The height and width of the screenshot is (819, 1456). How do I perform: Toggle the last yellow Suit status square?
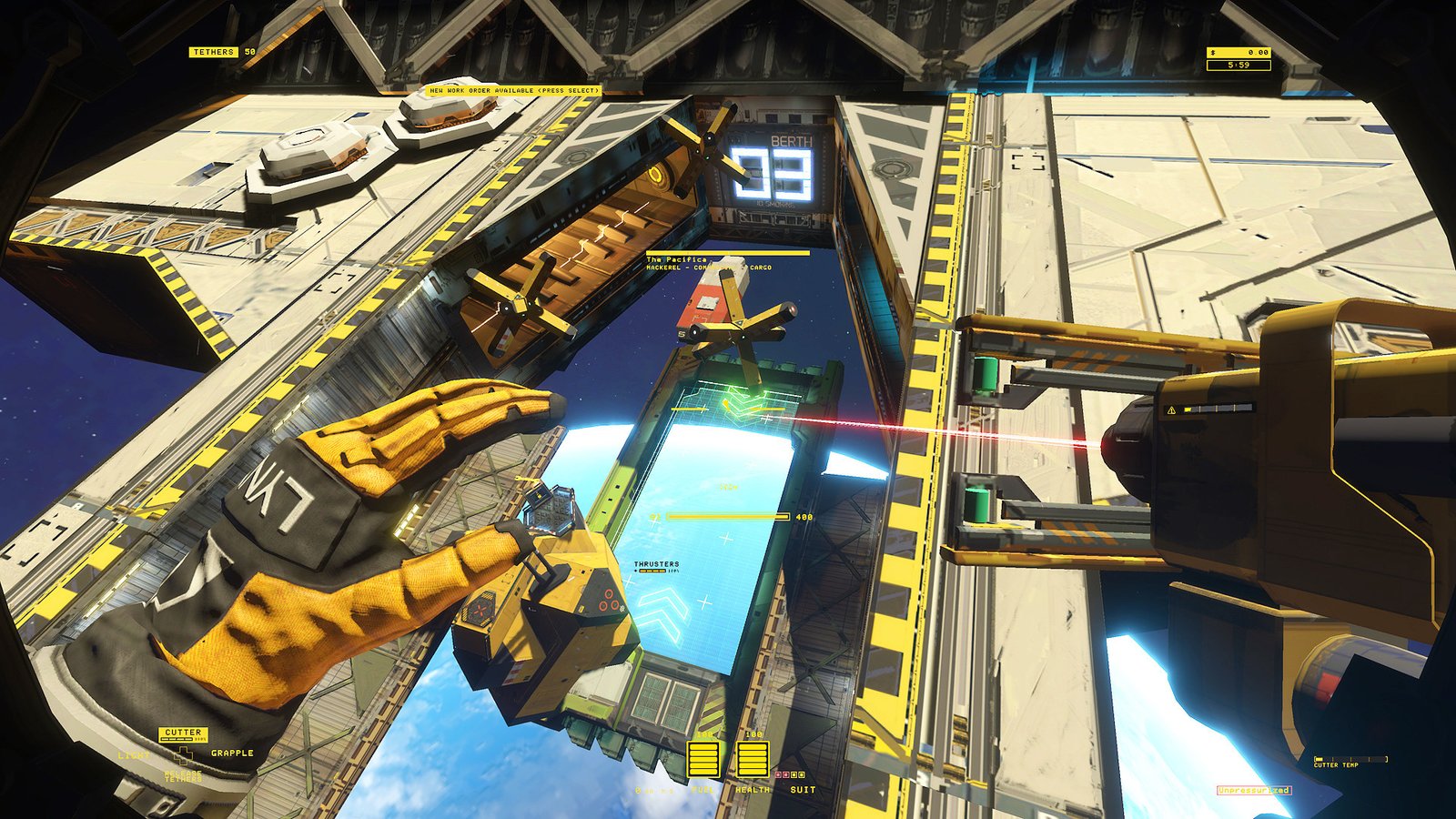(x=802, y=774)
